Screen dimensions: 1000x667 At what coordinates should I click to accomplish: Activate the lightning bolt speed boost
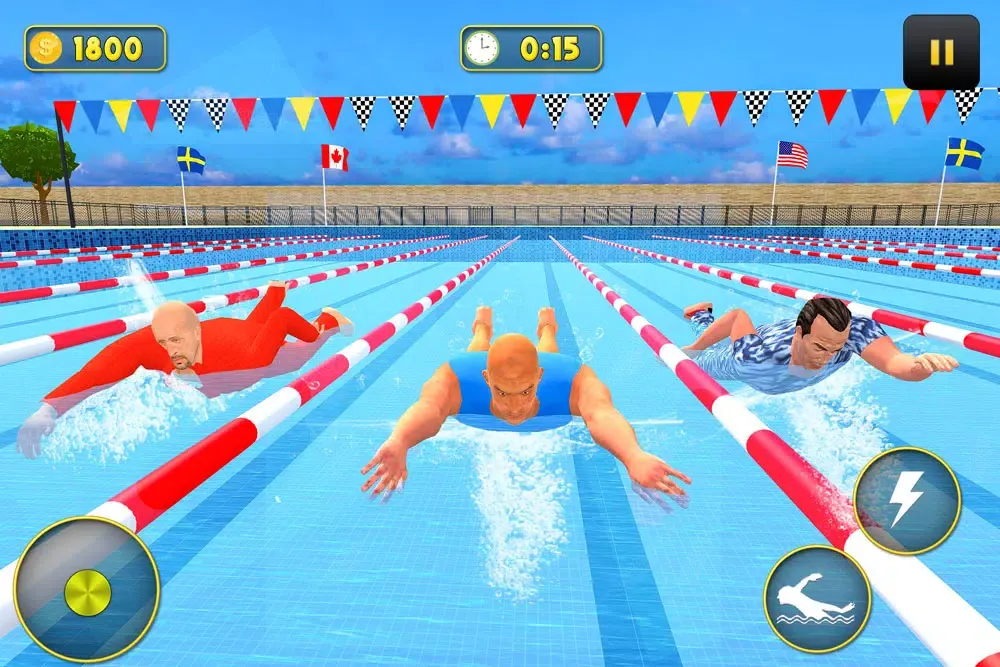pos(907,500)
